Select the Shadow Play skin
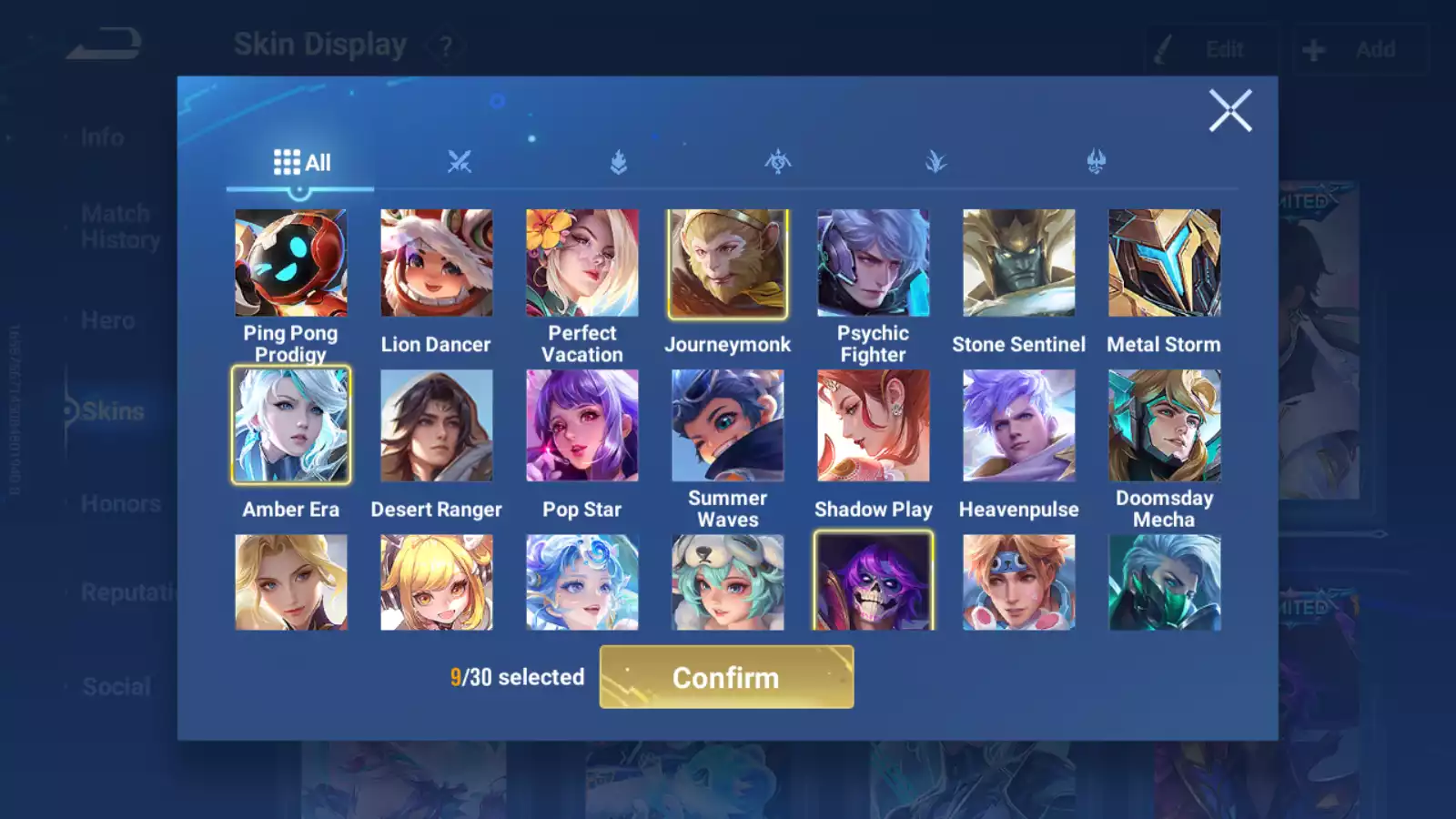The image size is (1456, 819). [874, 425]
